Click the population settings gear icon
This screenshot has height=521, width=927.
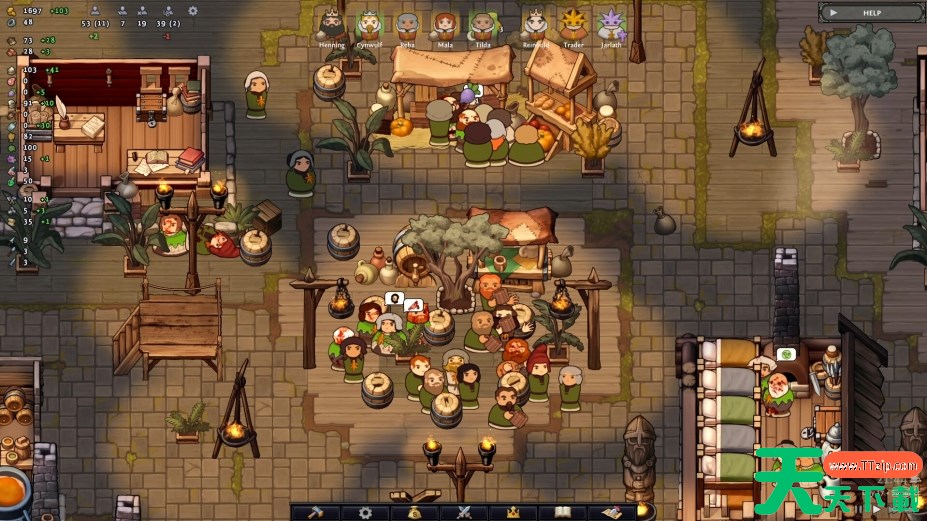[193, 10]
